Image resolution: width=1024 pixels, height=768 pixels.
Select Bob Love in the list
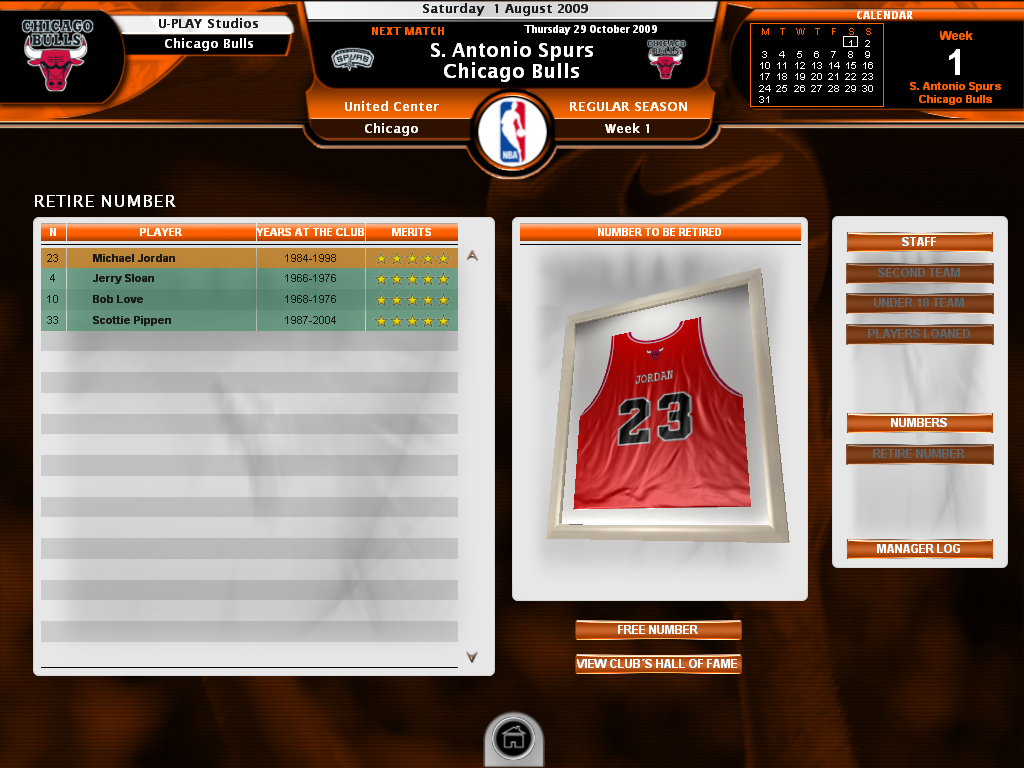[x=248, y=299]
